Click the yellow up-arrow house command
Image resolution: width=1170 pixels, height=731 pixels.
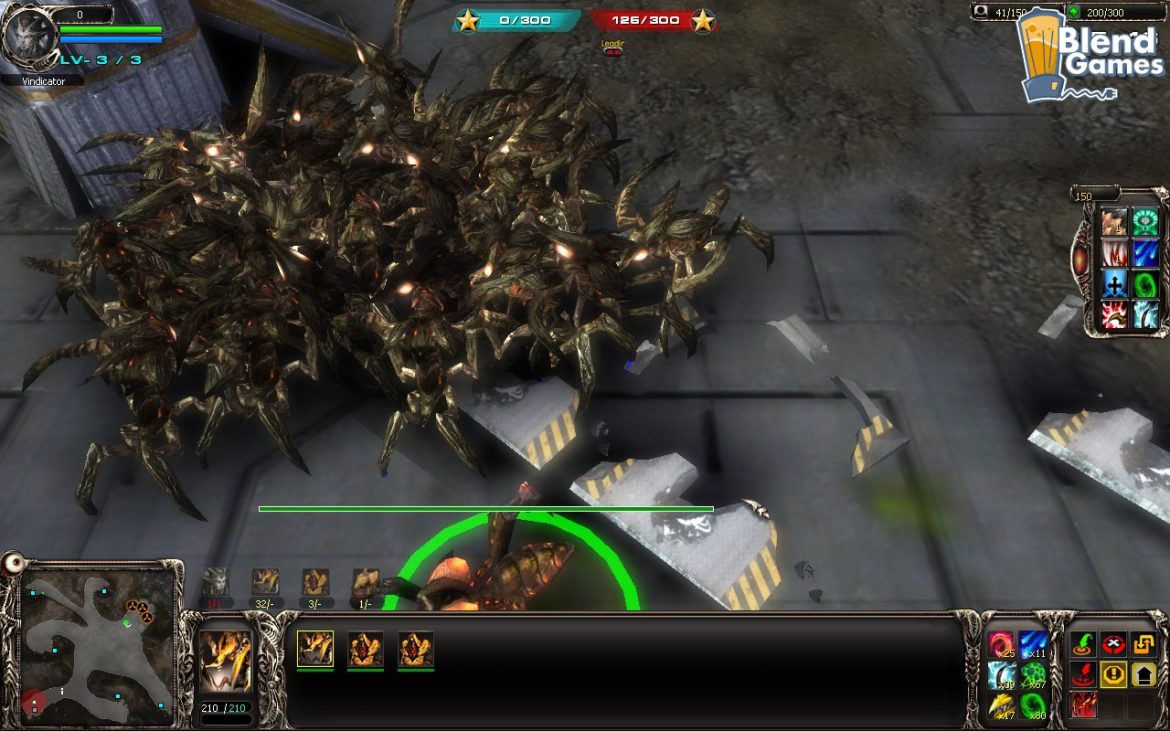point(1144,675)
